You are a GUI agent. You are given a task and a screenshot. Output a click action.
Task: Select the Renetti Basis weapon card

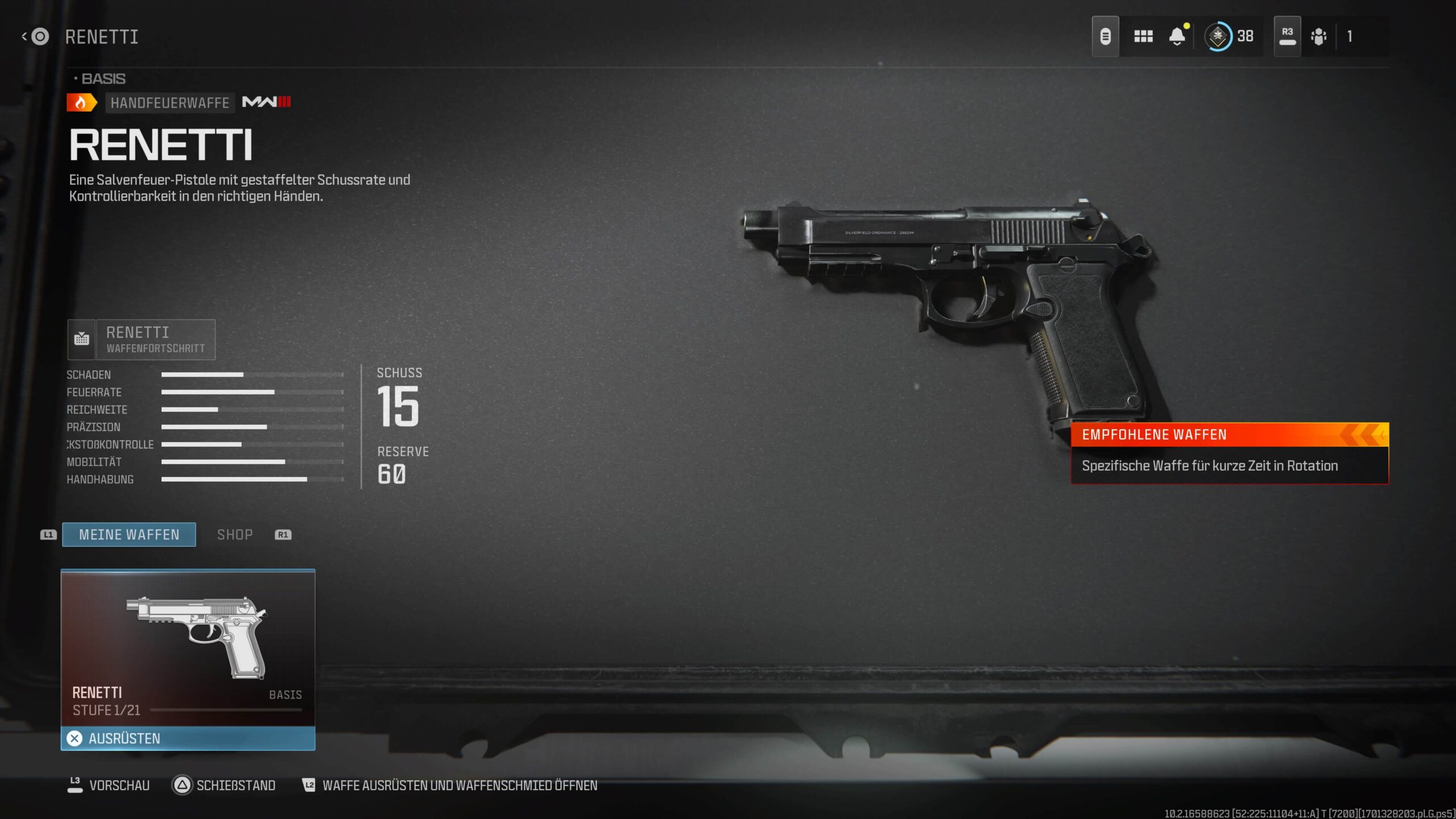(188, 647)
